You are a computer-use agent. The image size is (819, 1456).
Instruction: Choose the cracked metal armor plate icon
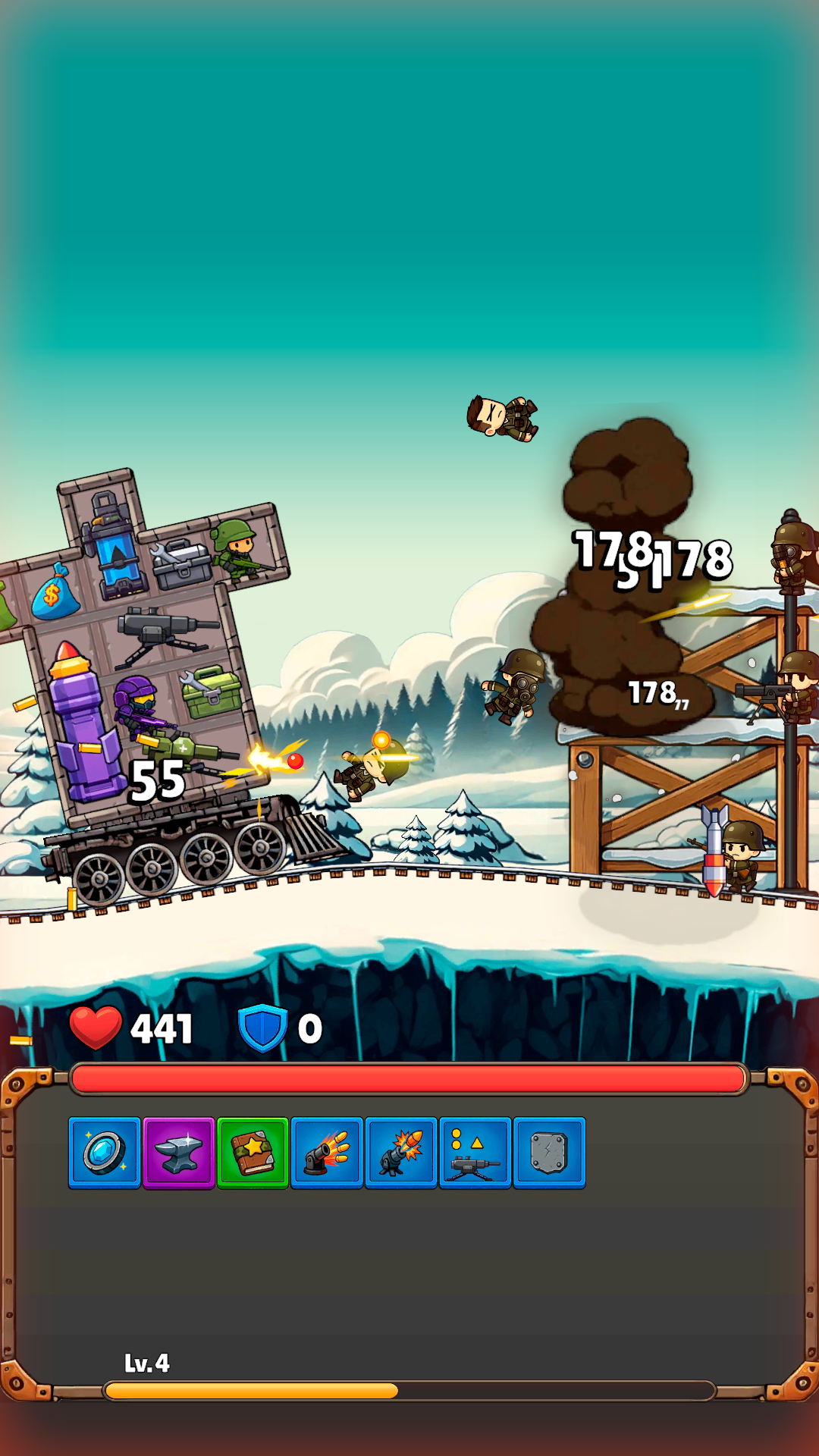[x=549, y=1153]
